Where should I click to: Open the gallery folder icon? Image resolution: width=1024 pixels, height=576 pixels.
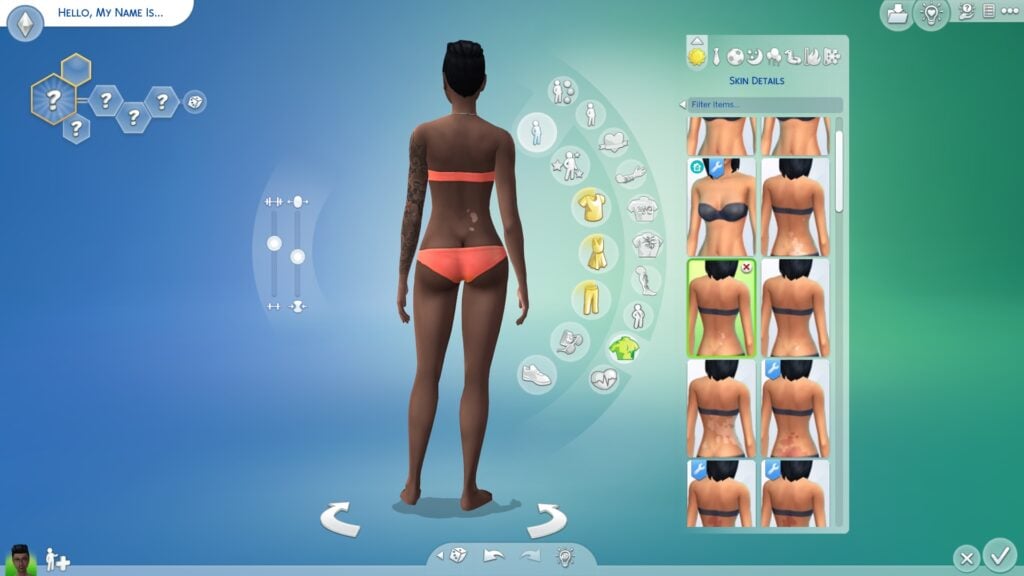coord(896,13)
